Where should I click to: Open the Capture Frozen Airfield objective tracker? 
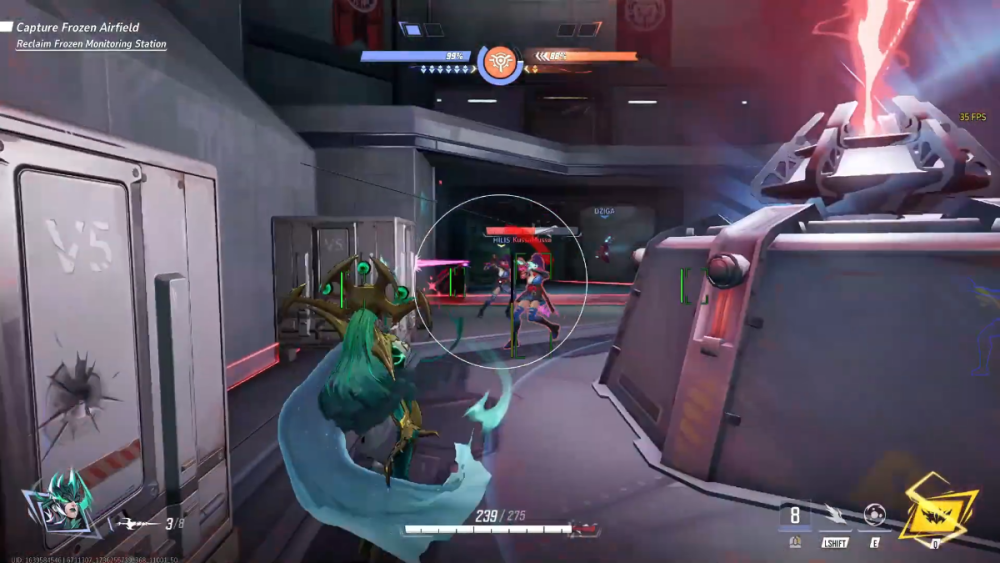[x=77, y=28]
